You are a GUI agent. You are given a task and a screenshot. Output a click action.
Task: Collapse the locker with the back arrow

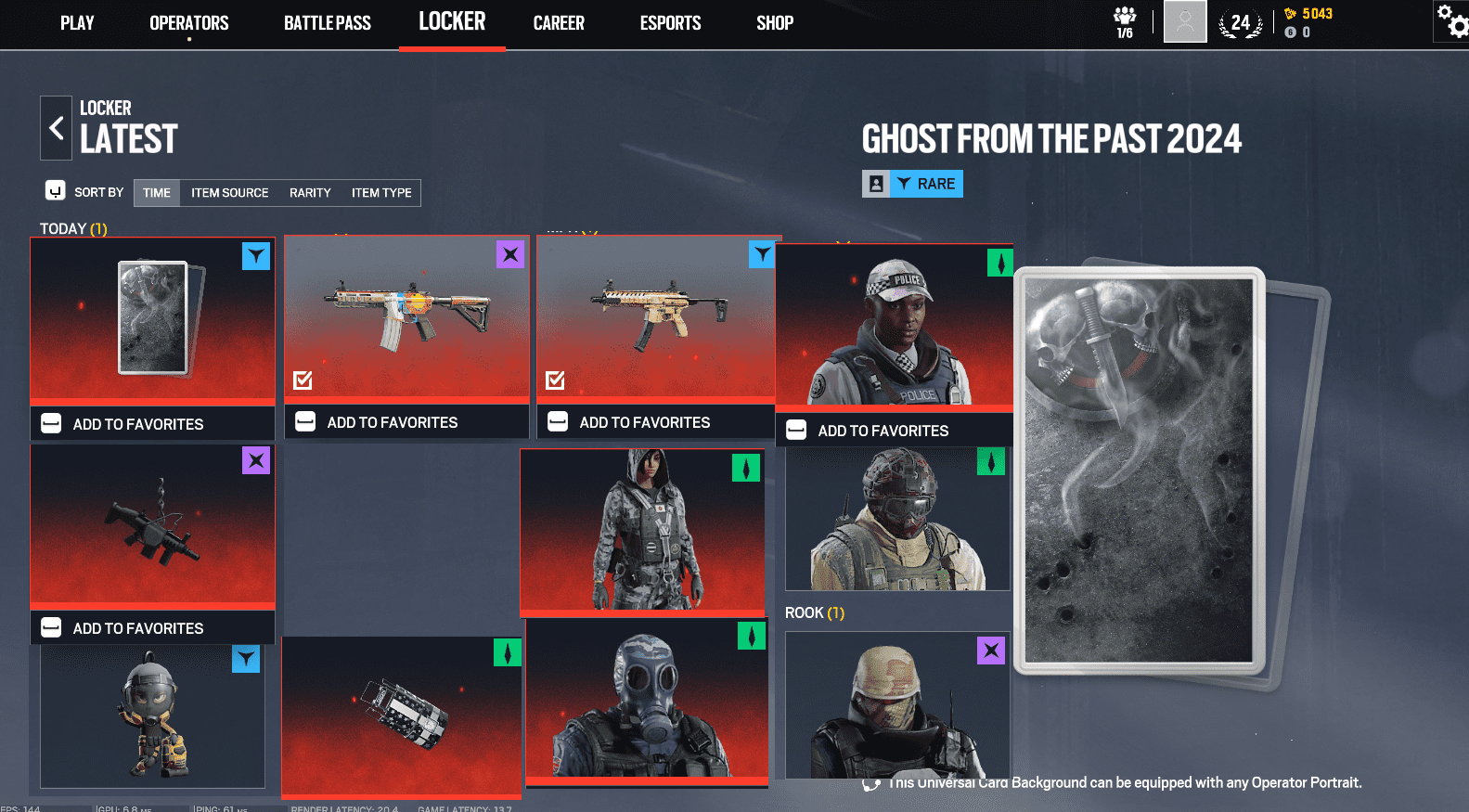pos(56,127)
